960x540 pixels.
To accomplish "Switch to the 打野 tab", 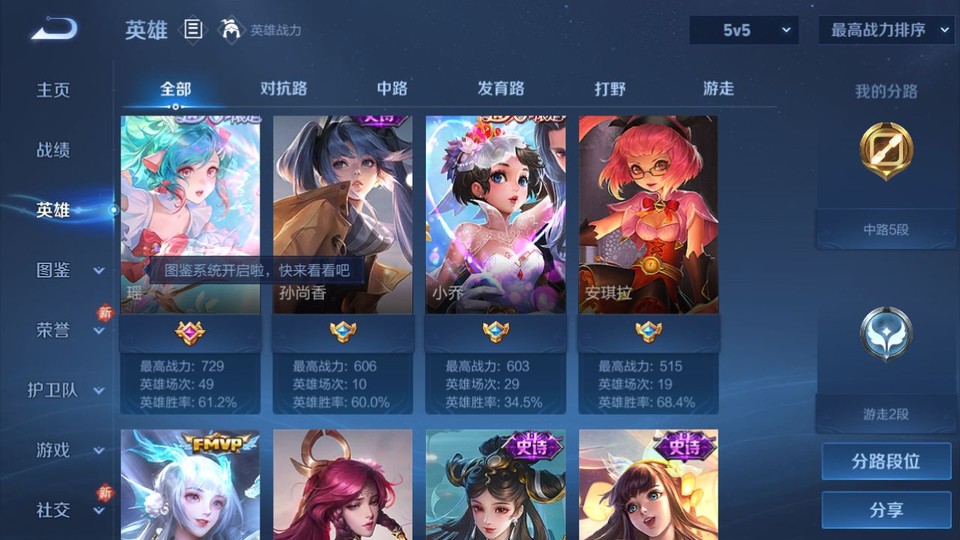I will click(610, 89).
